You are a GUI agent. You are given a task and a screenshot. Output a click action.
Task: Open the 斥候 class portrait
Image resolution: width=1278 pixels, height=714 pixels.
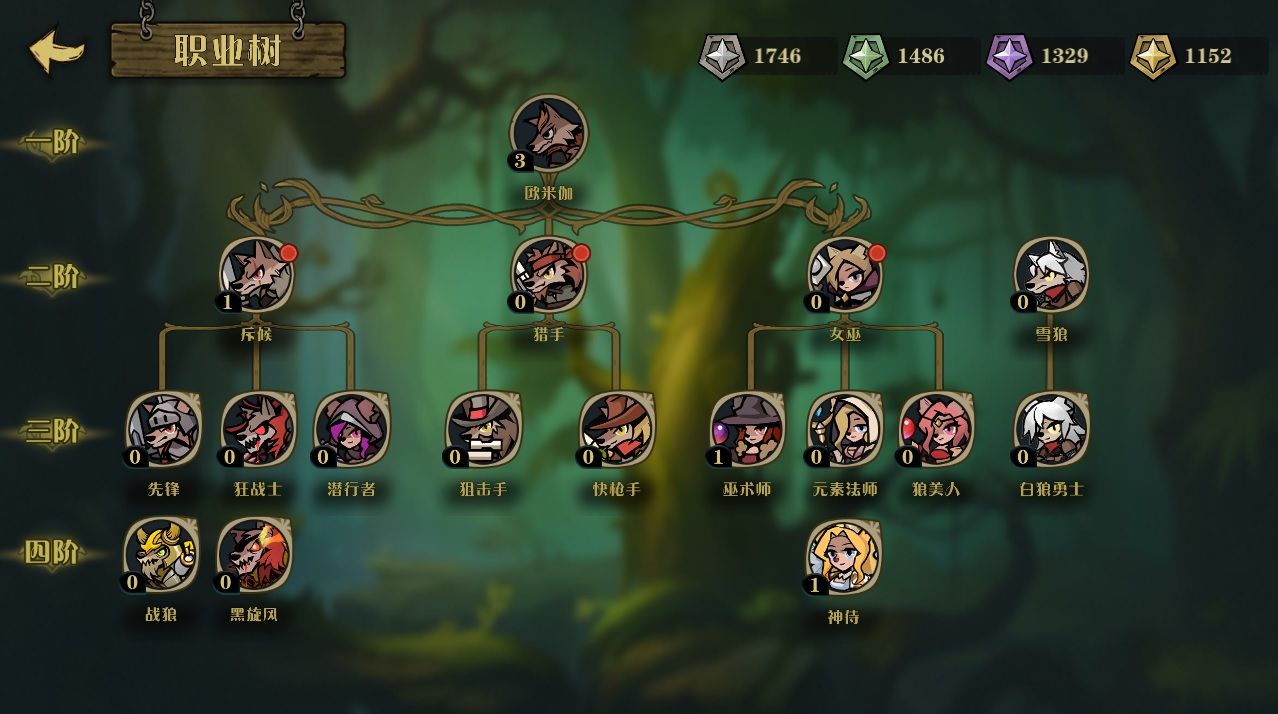(x=256, y=273)
